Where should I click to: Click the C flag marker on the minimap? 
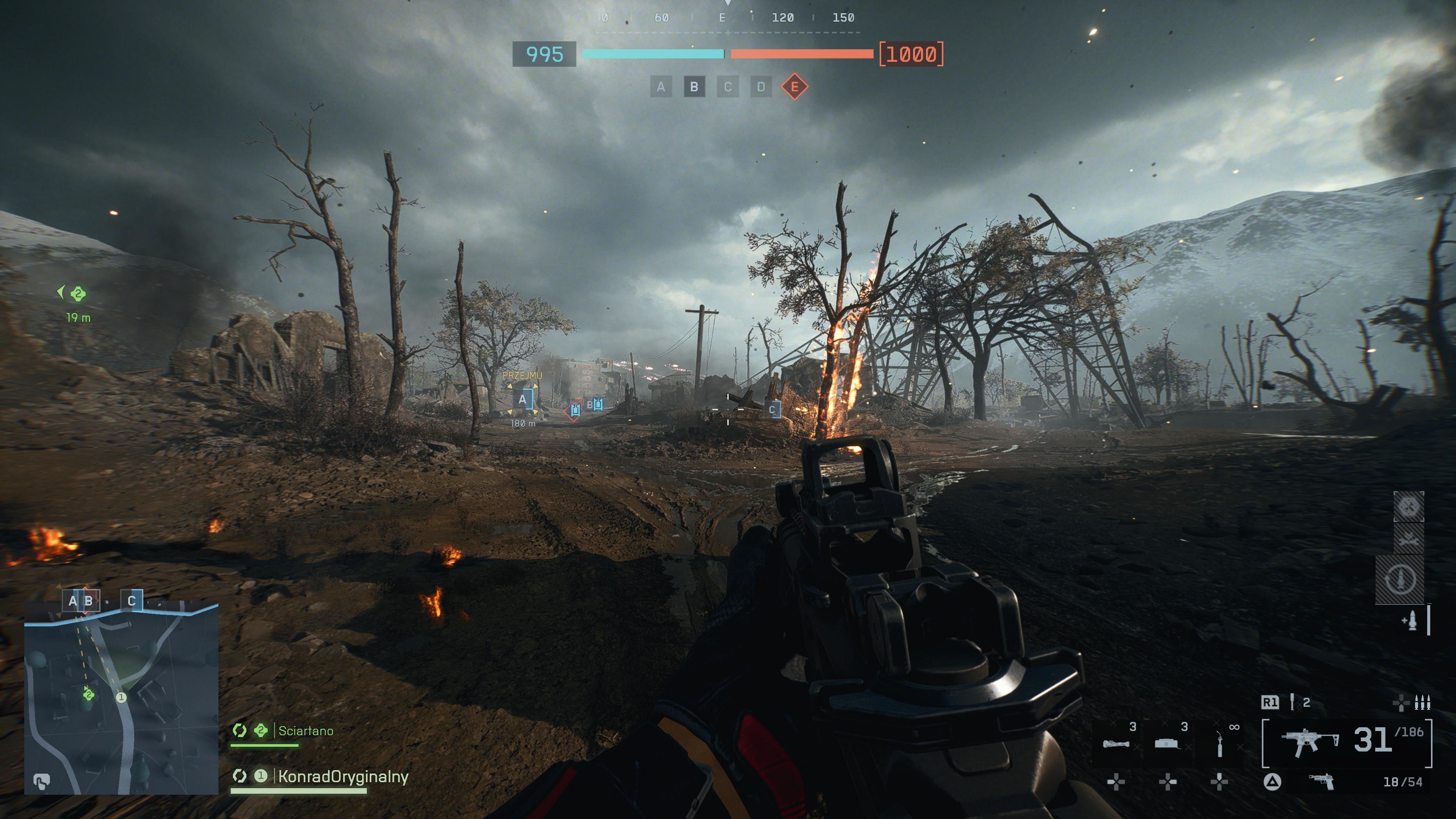[x=132, y=601]
